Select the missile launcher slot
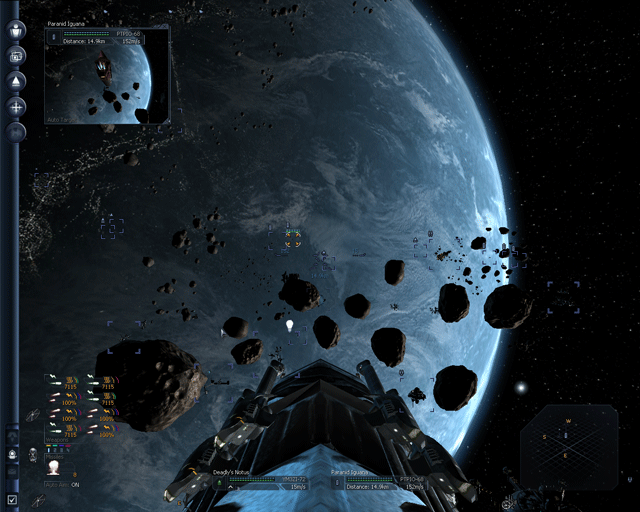 coord(54,468)
